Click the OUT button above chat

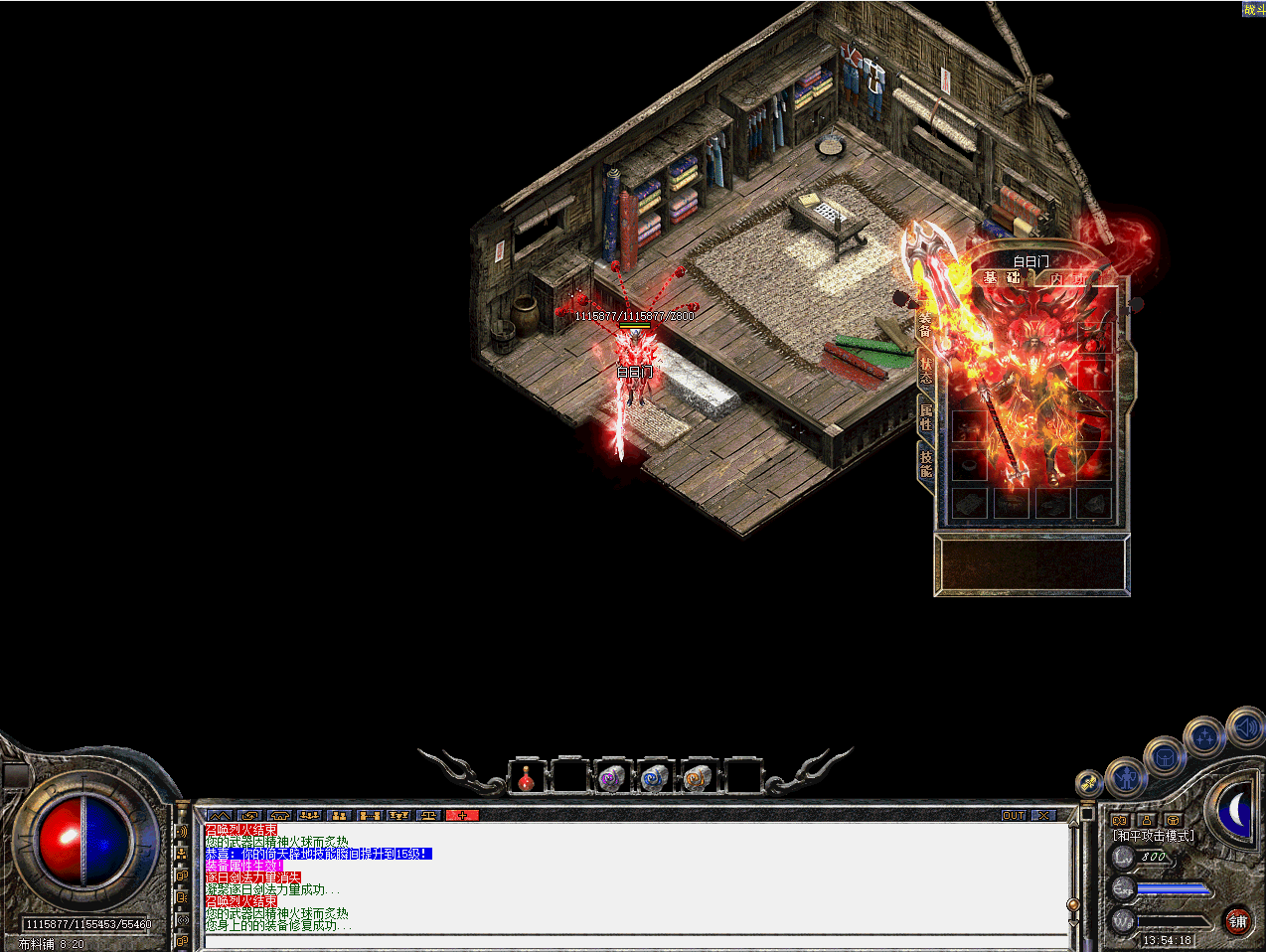click(x=1013, y=815)
